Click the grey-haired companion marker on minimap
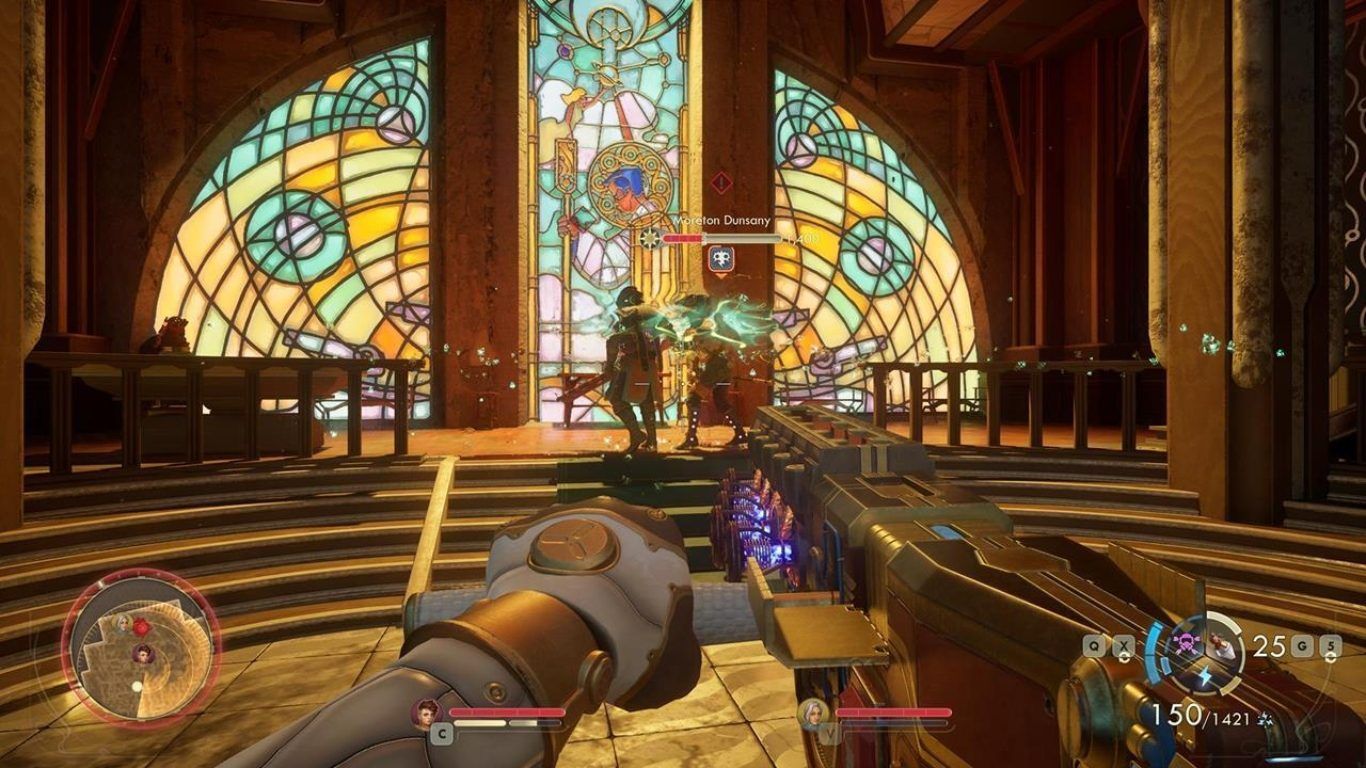 pos(123,623)
